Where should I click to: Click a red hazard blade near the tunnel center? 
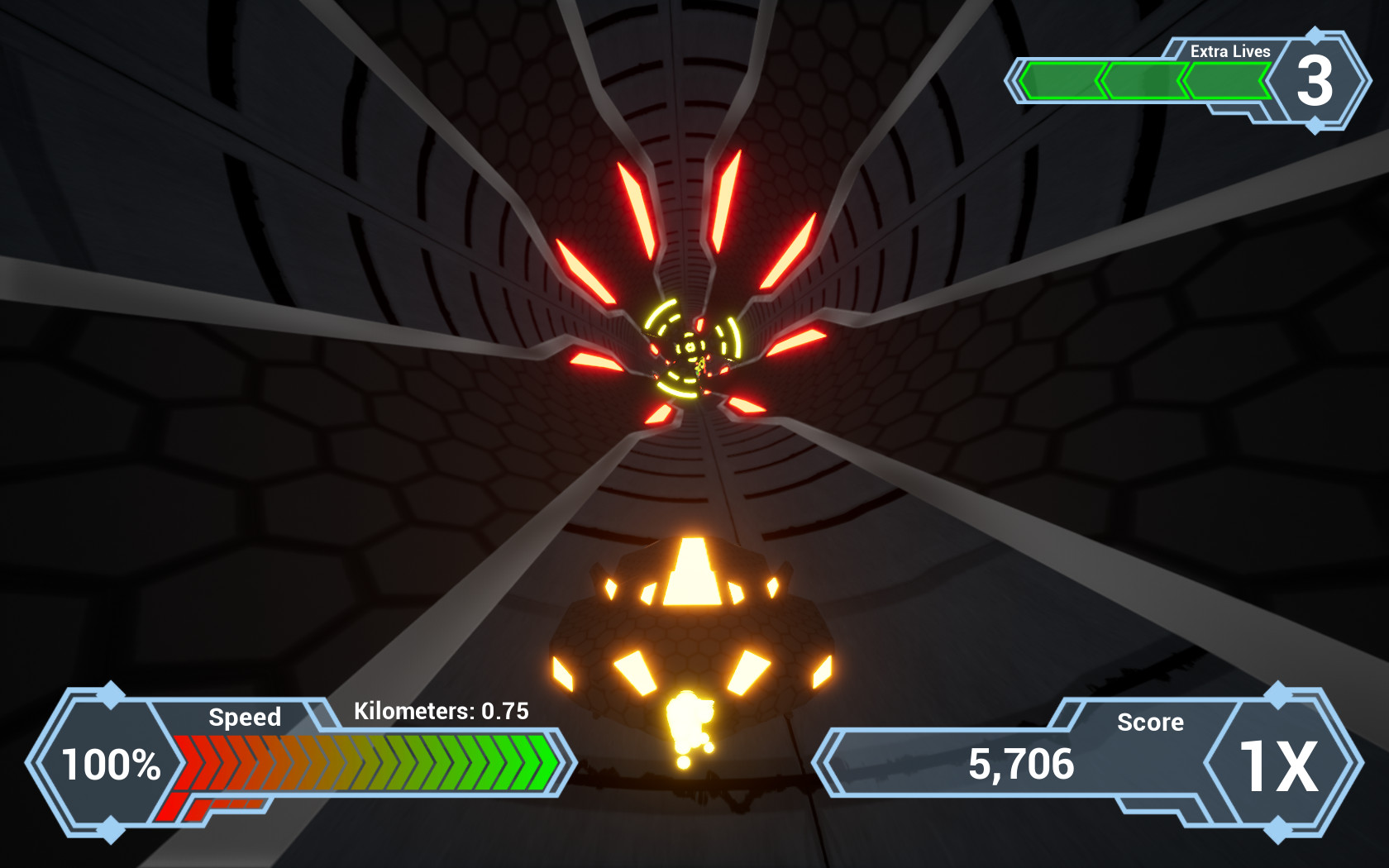(x=637, y=207)
